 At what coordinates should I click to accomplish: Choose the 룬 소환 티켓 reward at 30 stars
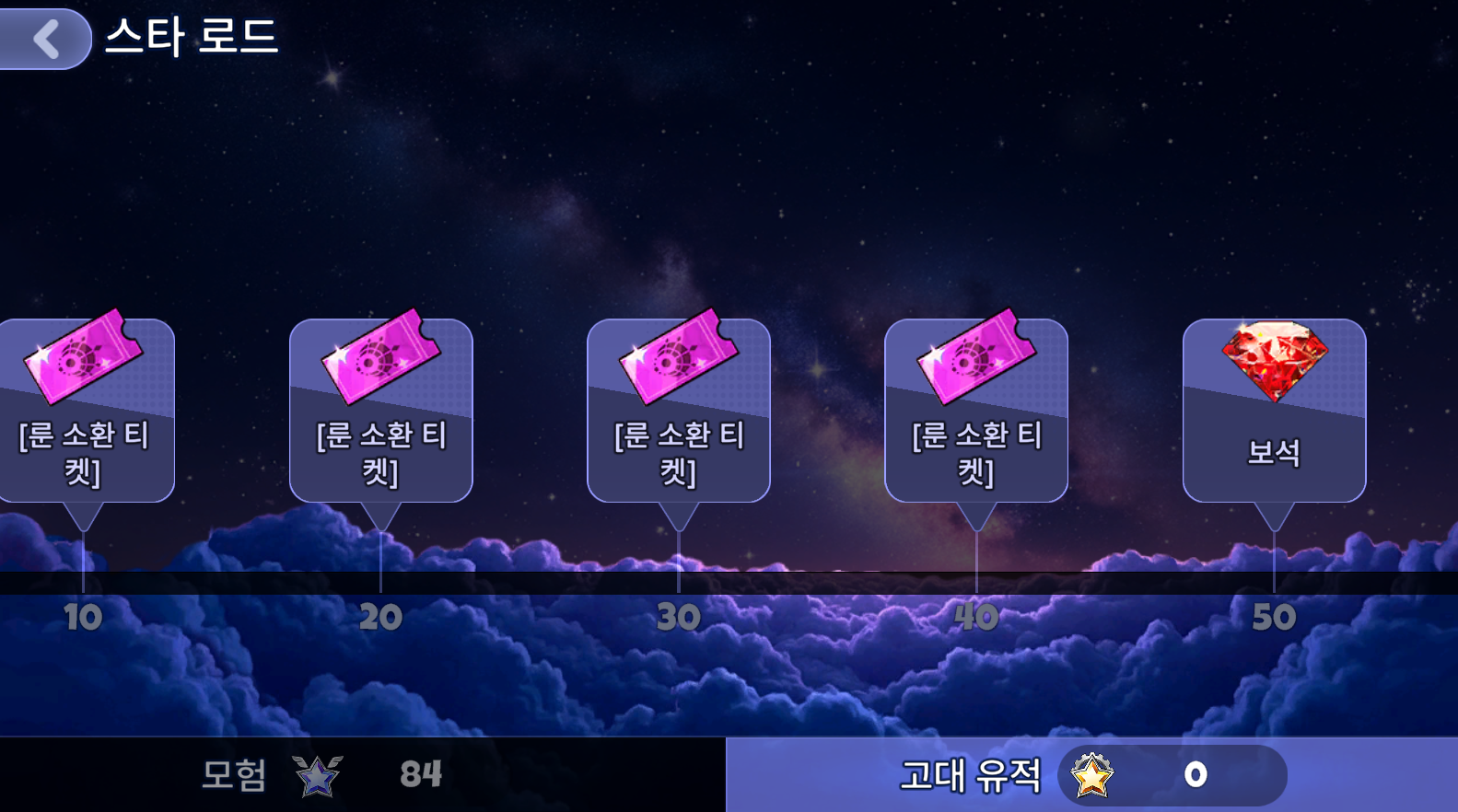(678, 410)
